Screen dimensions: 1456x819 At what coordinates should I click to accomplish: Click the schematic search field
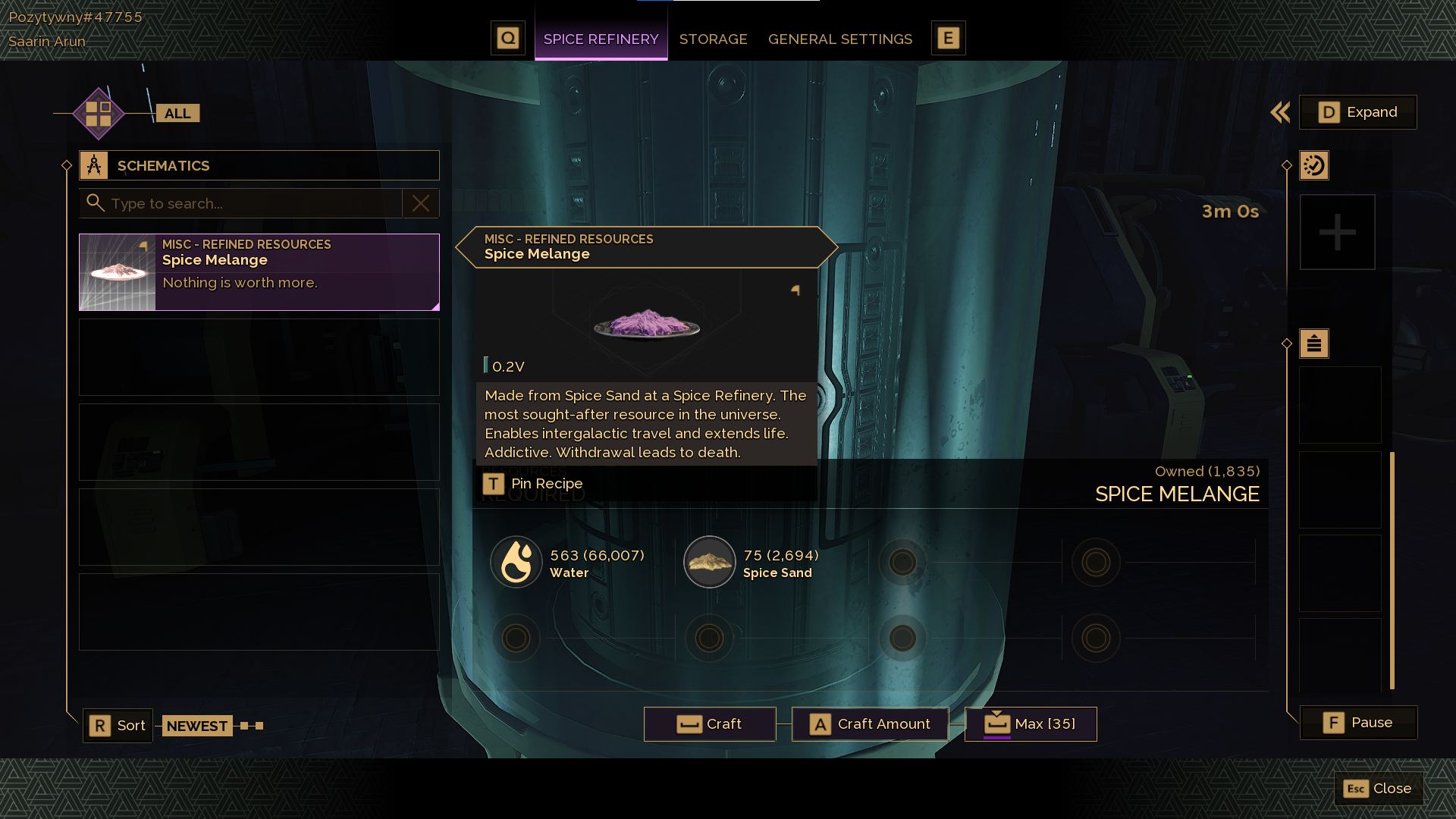click(x=250, y=203)
